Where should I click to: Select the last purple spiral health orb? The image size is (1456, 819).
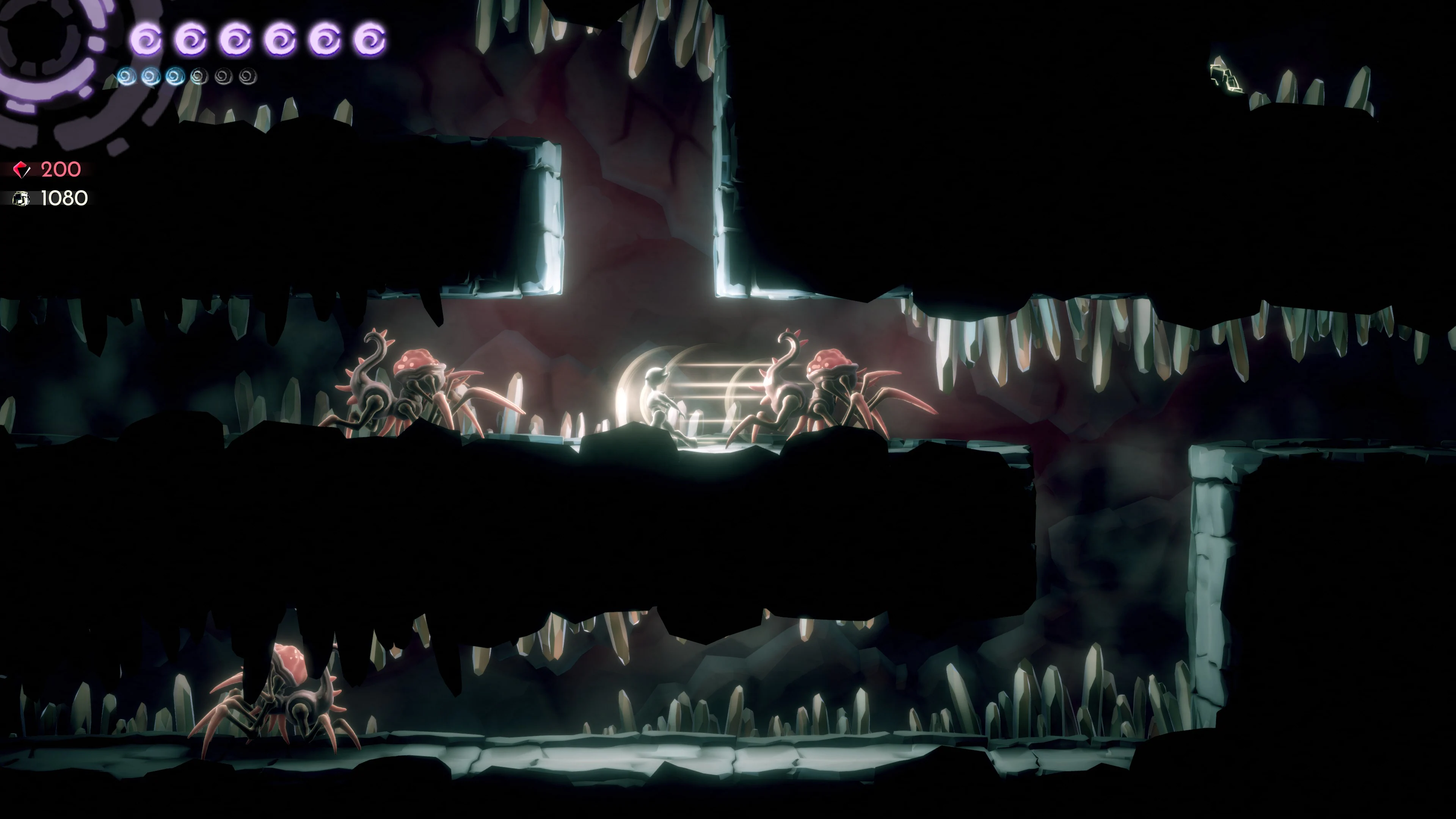point(369,39)
